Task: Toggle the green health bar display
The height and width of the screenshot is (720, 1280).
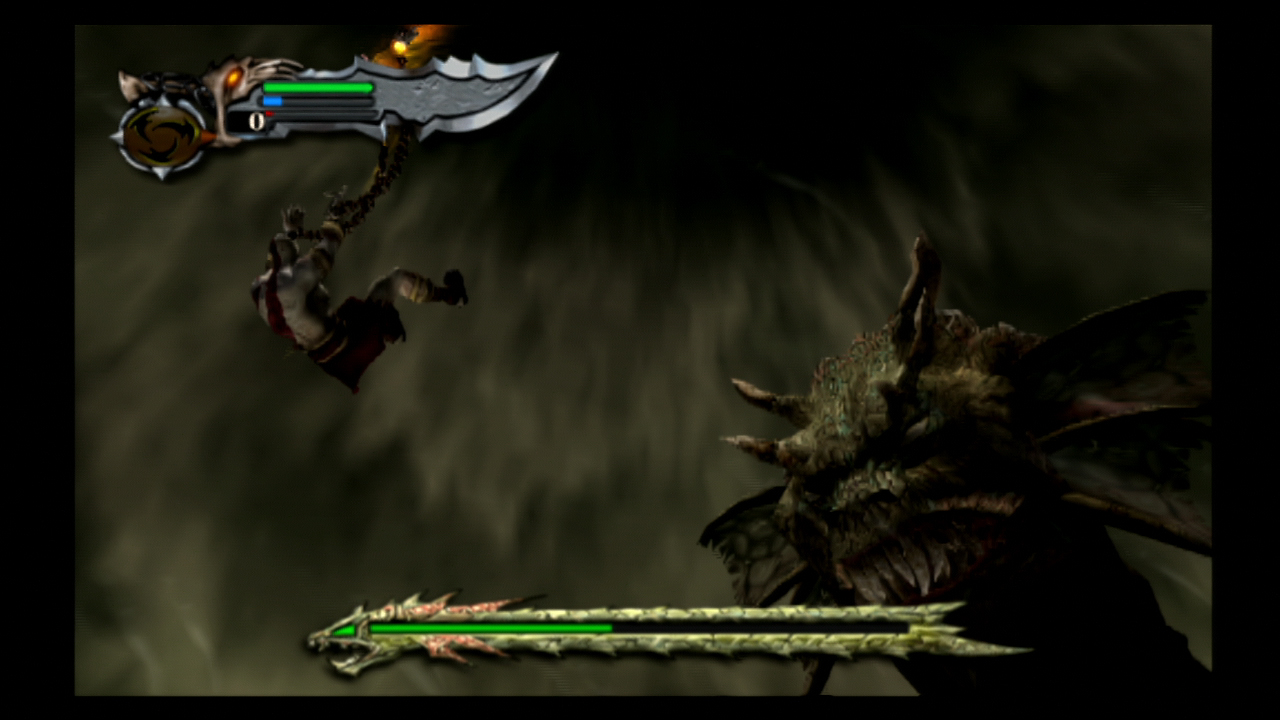Action: 320,87
